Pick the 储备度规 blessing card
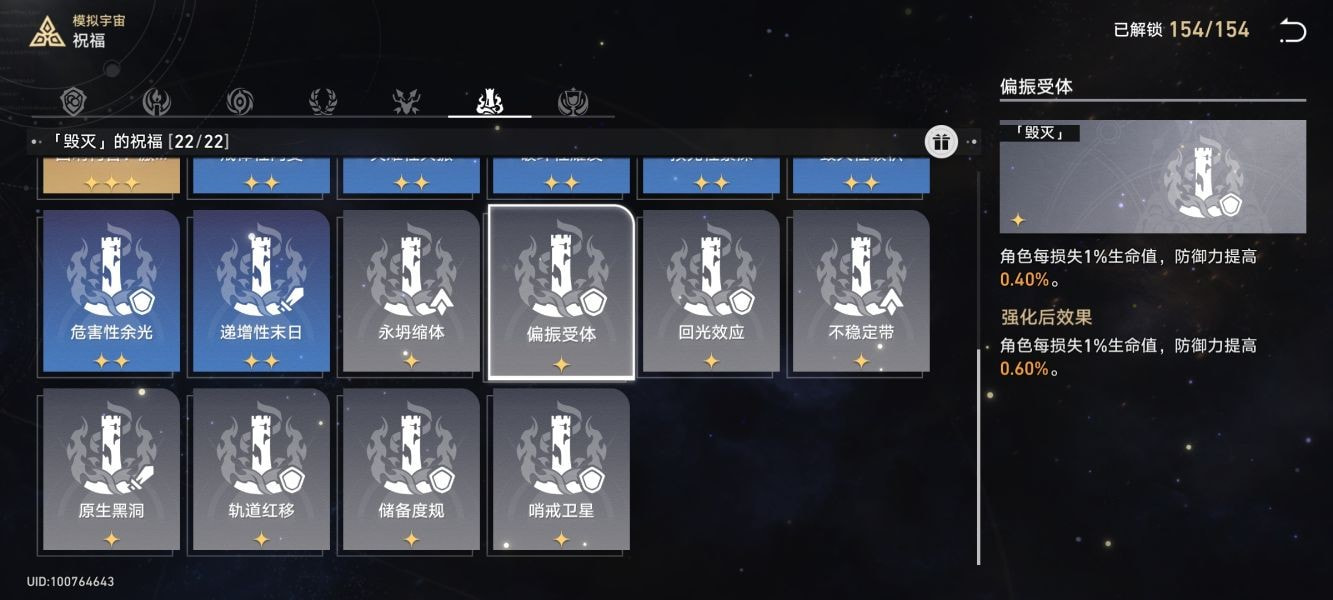 [x=411, y=469]
